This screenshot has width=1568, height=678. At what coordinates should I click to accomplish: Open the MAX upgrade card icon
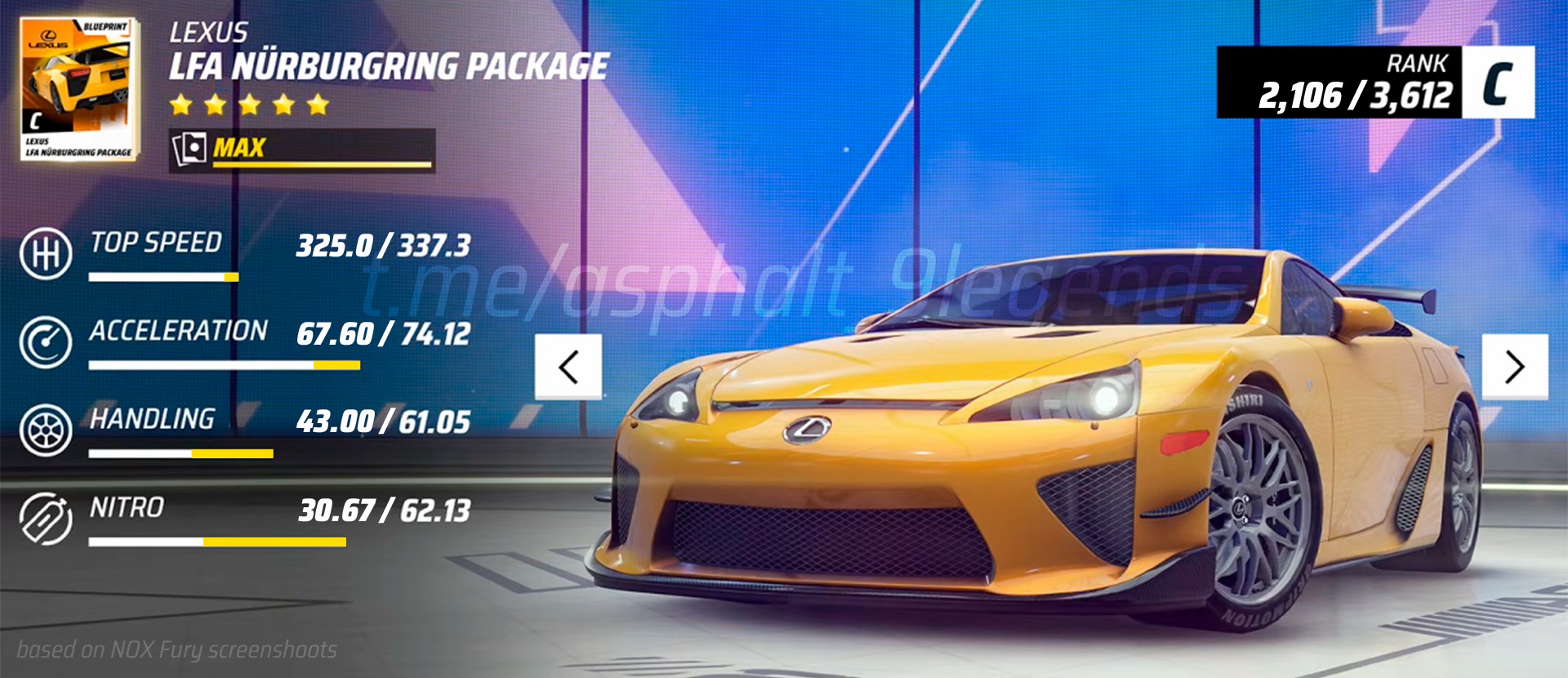click(x=189, y=147)
